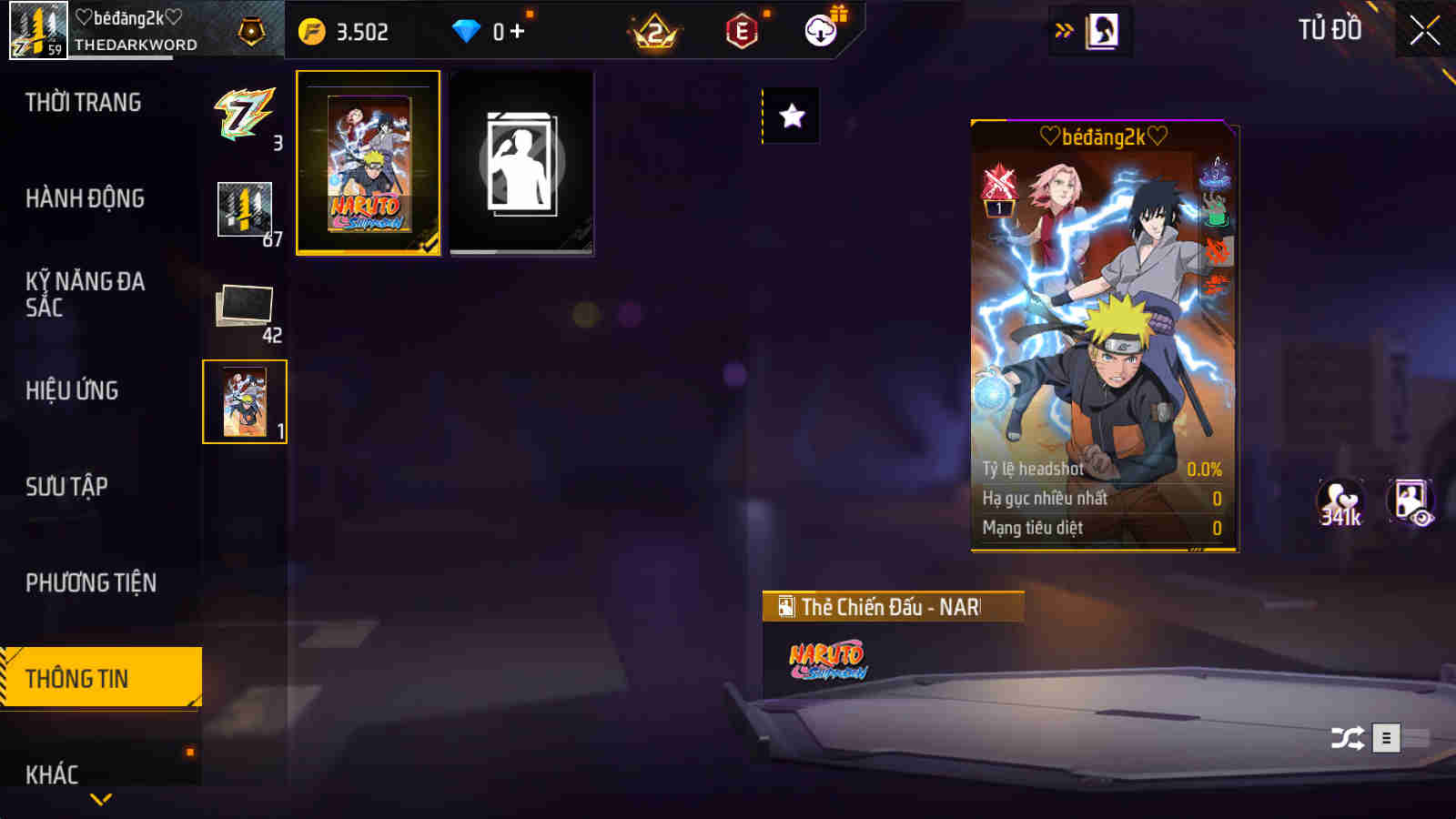Open the diamond top-up icon
This screenshot has width=1456, height=819.
pos(466,29)
